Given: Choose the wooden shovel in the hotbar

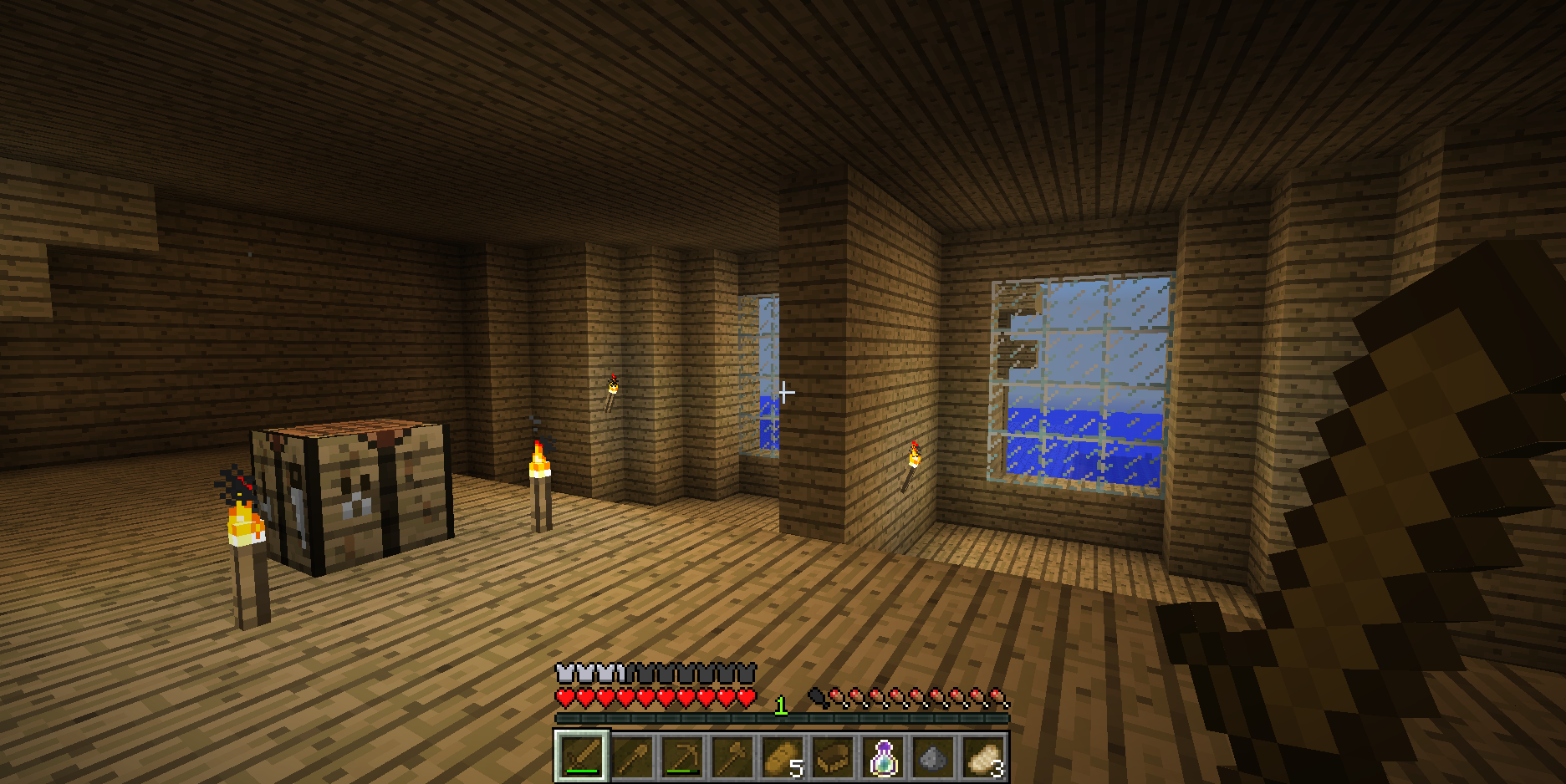Looking at the screenshot, I should 632,757.
